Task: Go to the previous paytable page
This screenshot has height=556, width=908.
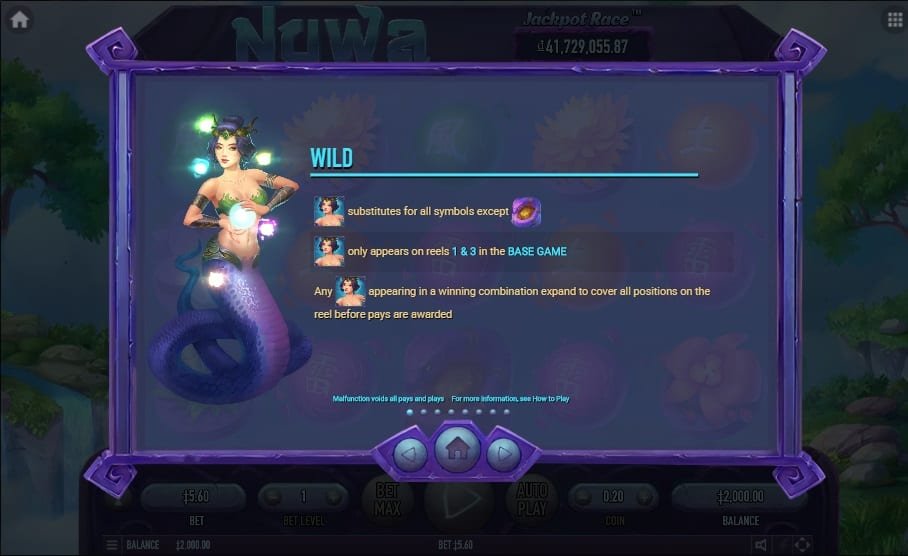Action: [410, 455]
